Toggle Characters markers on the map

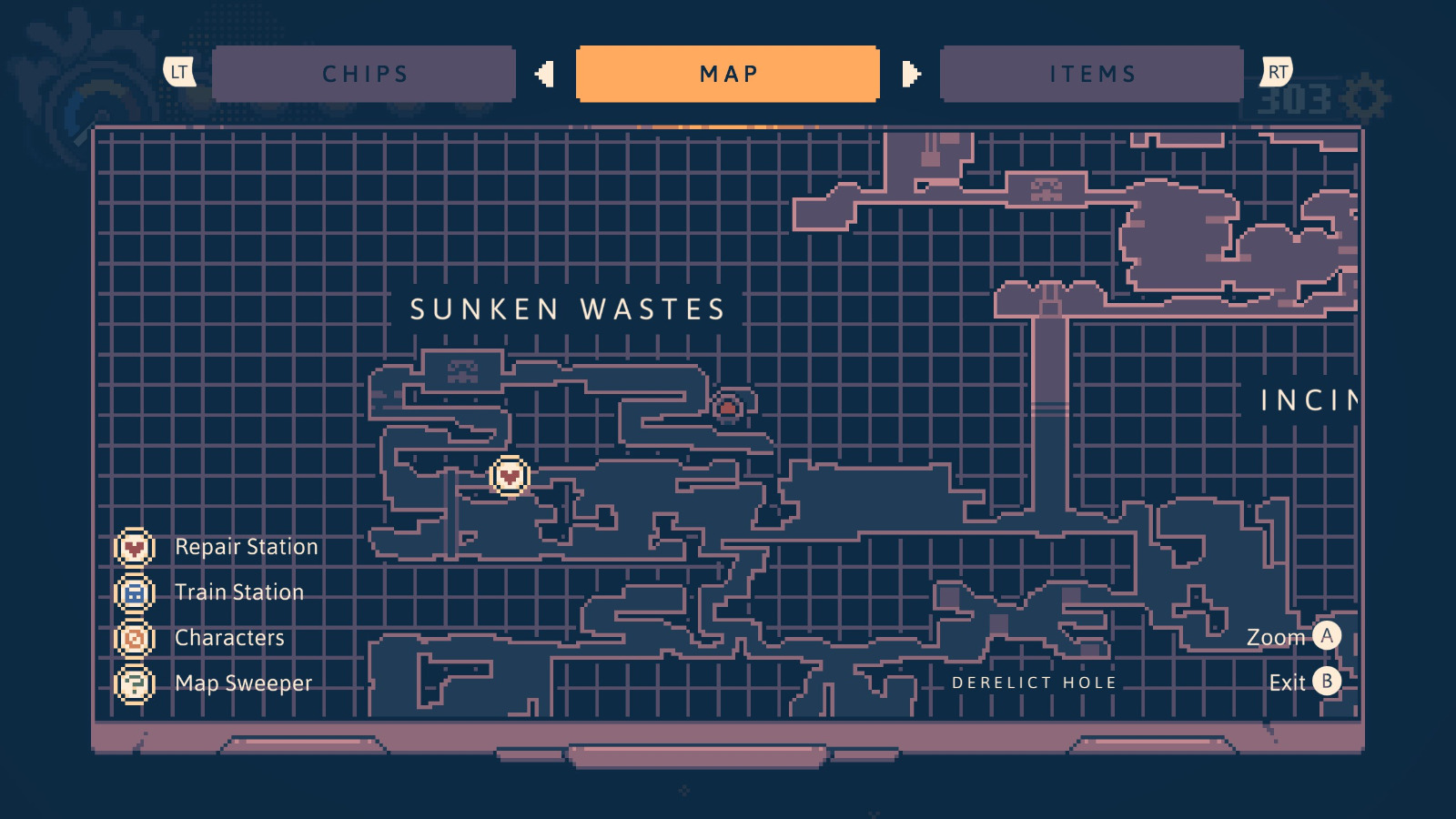tap(135, 638)
